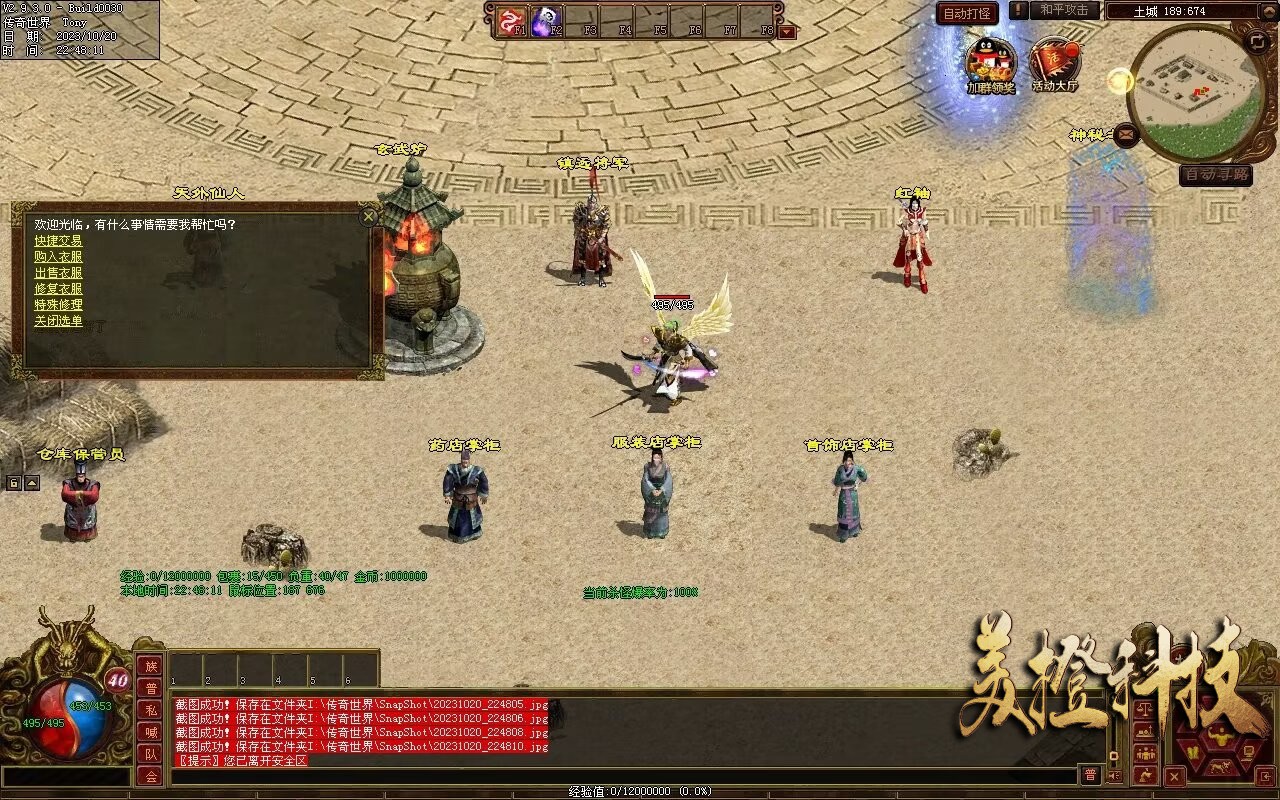Image resolution: width=1280 pixels, height=800 pixels.
Task: Start 自动寻路 auto-pathfinding
Action: pos(1215,175)
